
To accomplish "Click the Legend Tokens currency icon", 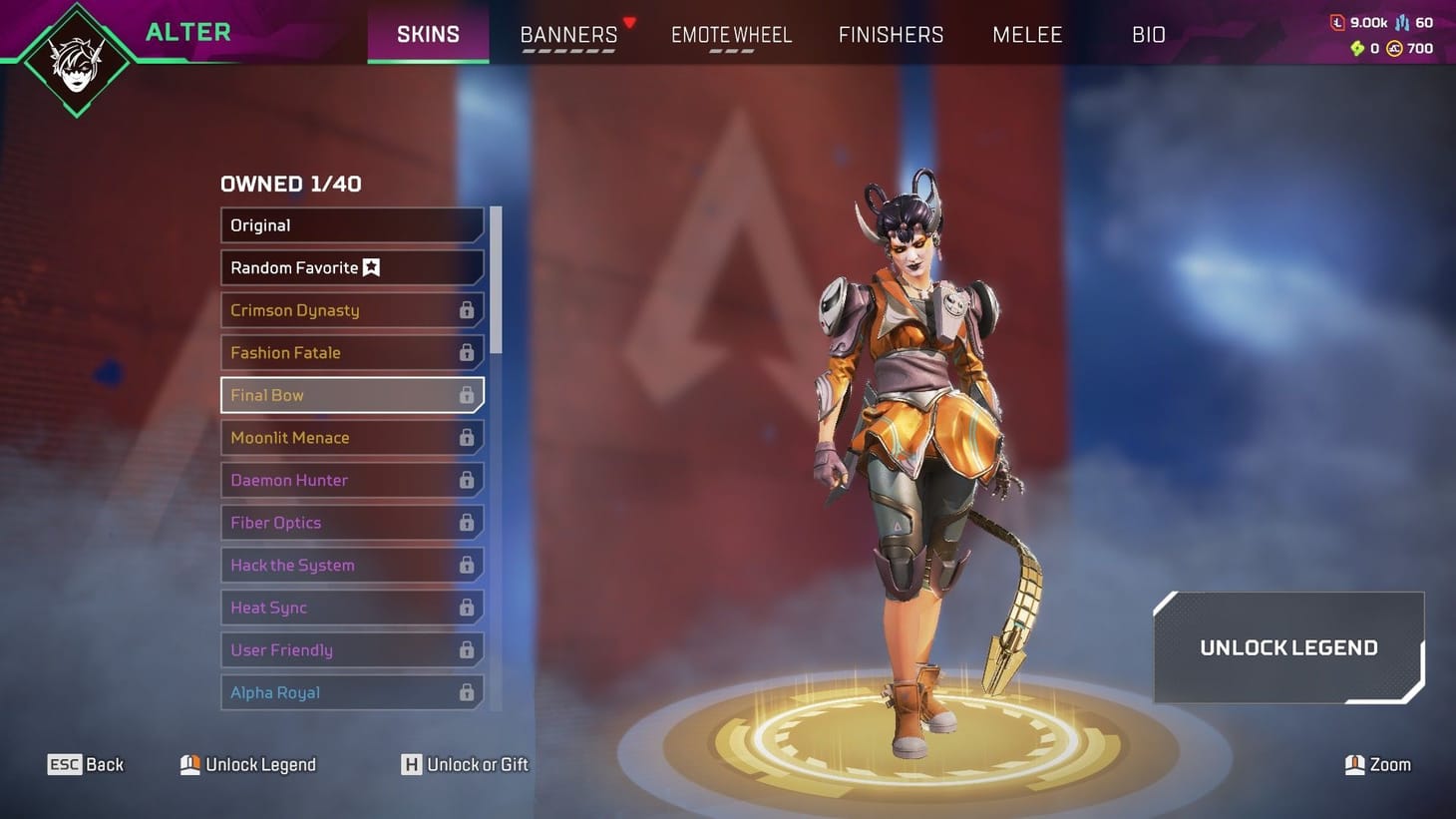I will click(x=1337, y=21).
